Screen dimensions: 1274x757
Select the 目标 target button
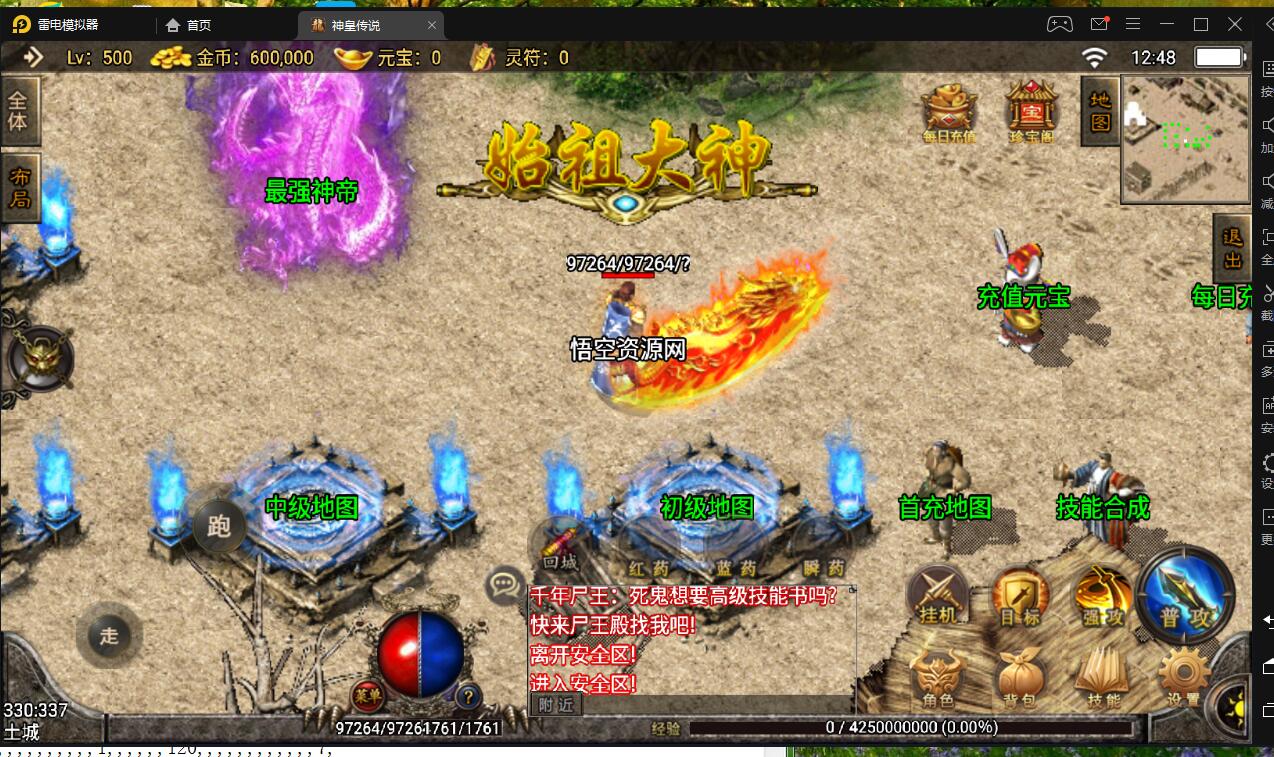[1020, 599]
